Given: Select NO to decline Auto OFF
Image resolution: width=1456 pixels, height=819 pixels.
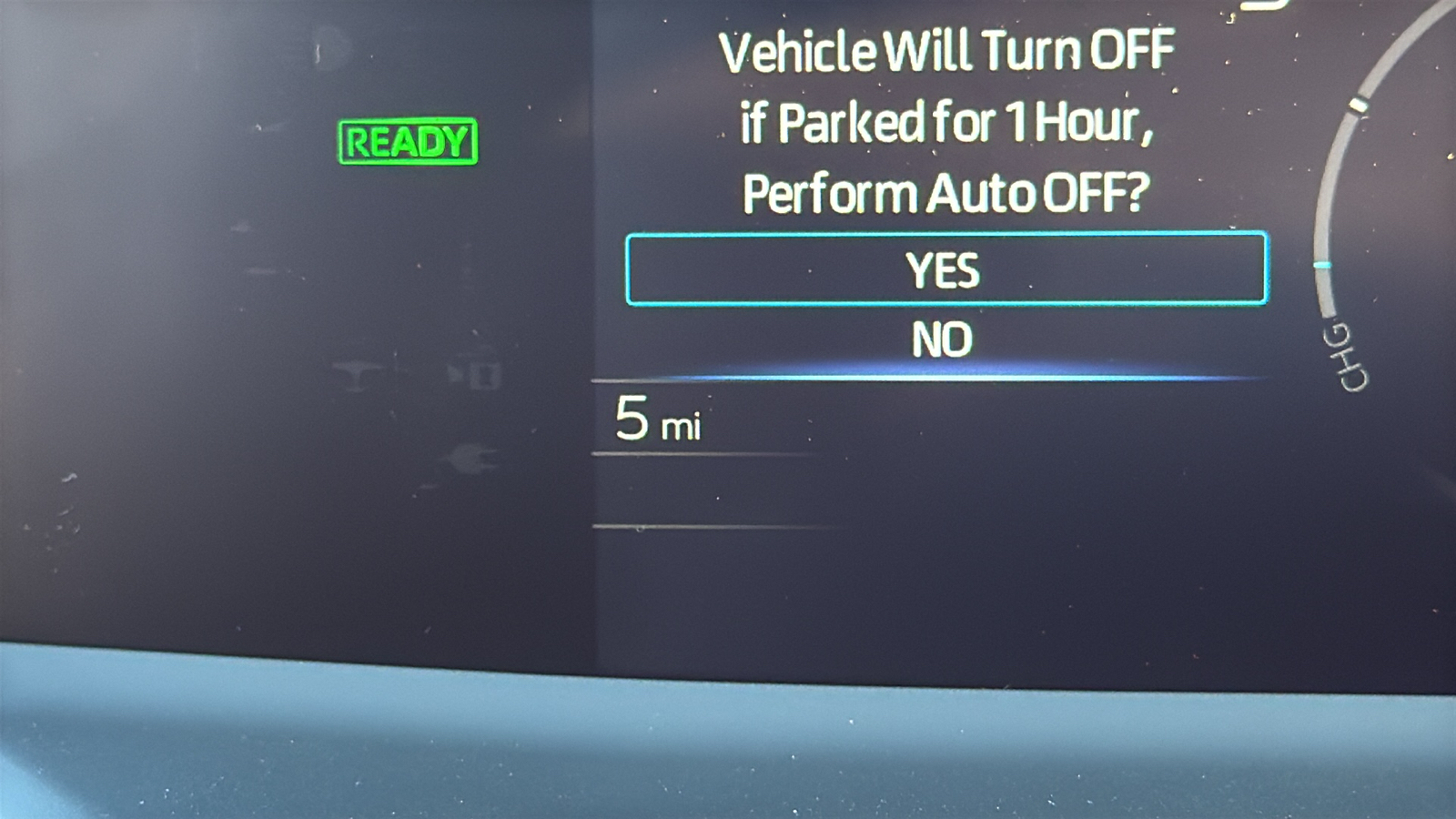Looking at the screenshot, I should 943,340.
